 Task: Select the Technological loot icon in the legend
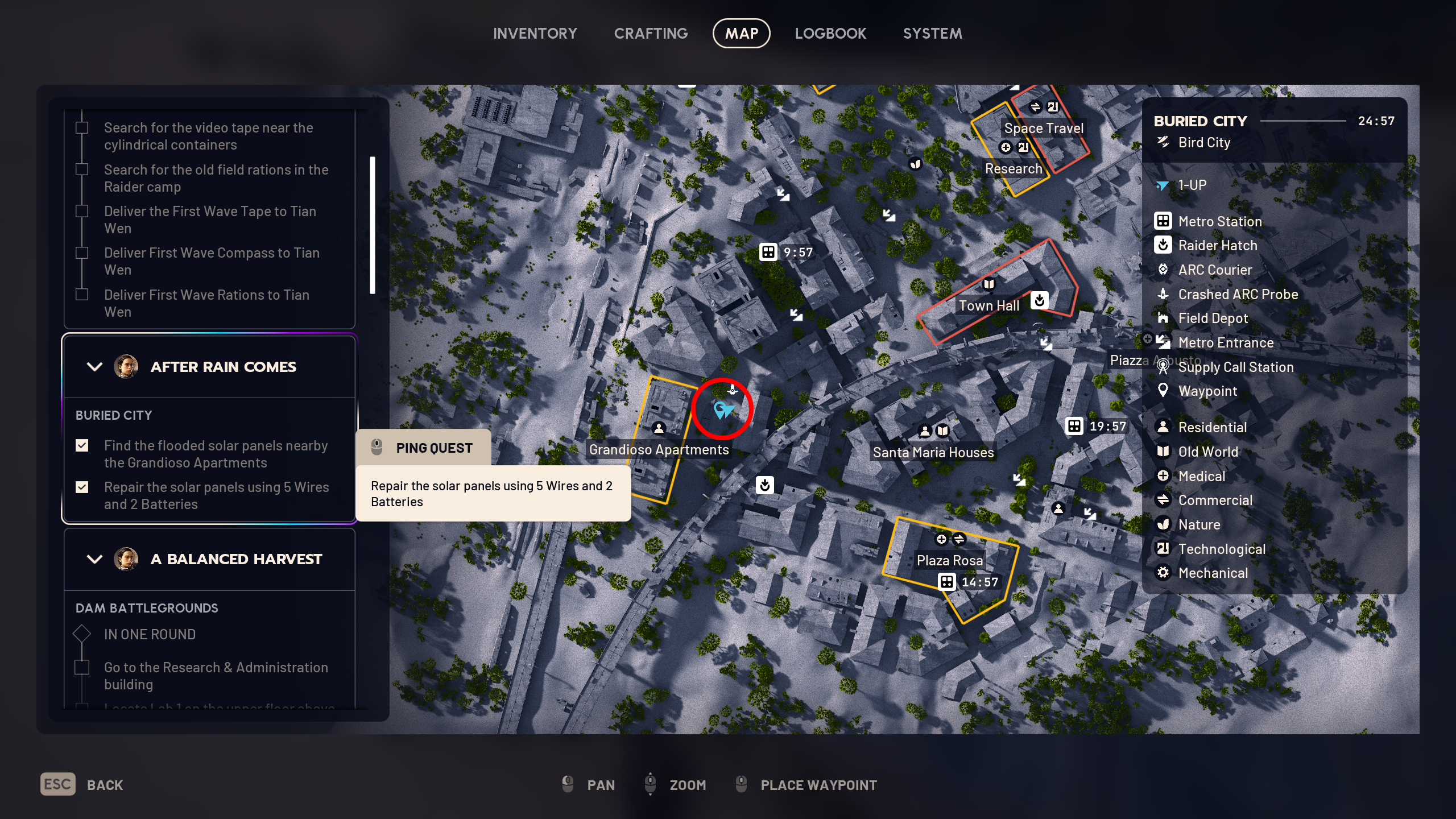1164,548
